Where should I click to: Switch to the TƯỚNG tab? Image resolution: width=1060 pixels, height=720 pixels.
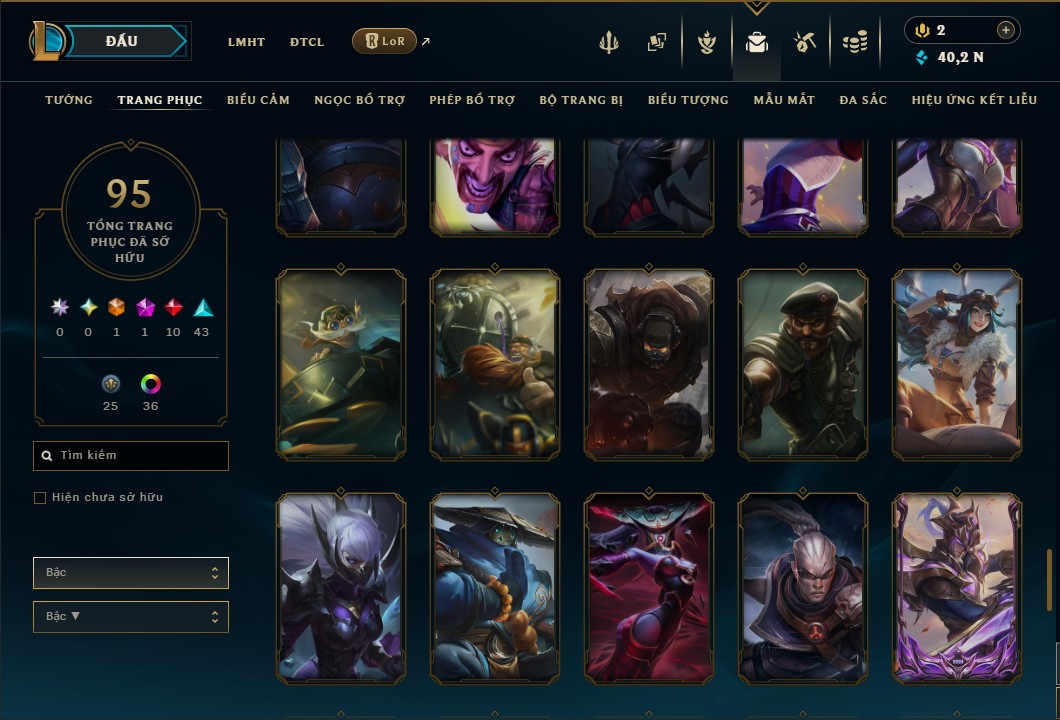pyautogui.click(x=69, y=100)
